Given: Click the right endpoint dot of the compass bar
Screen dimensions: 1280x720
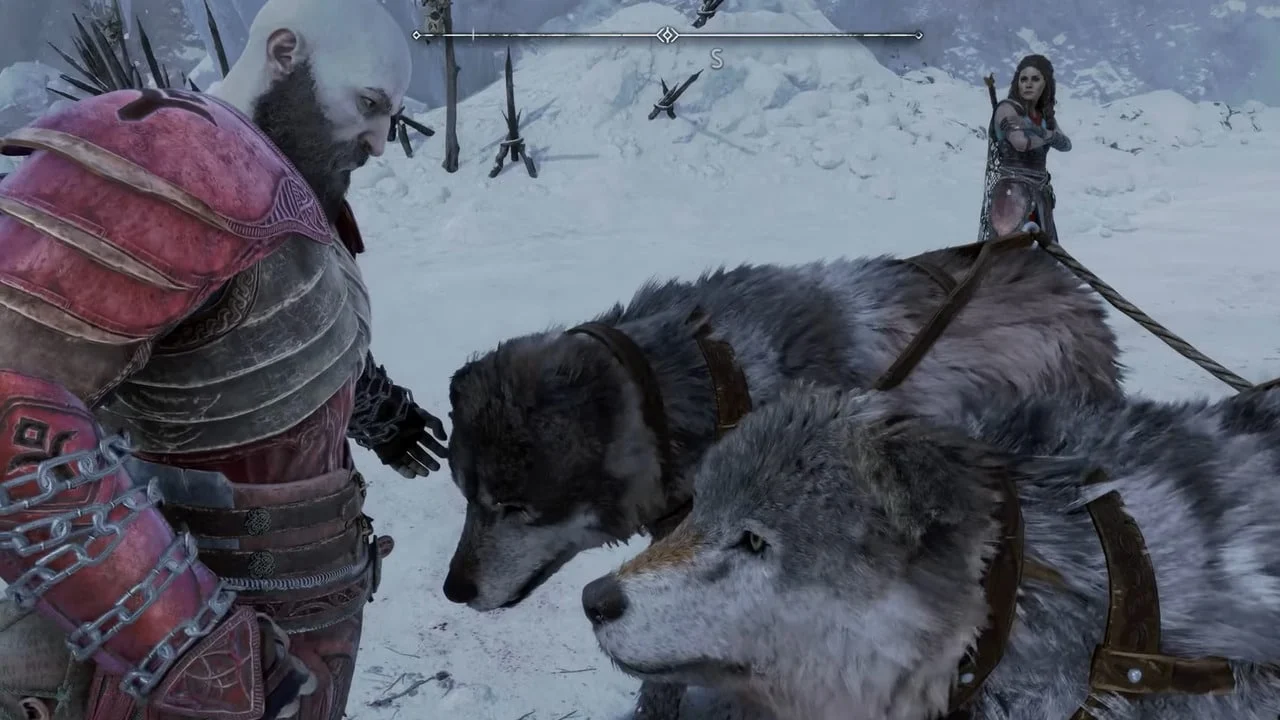Looking at the screenshot, I should [920, 33].
